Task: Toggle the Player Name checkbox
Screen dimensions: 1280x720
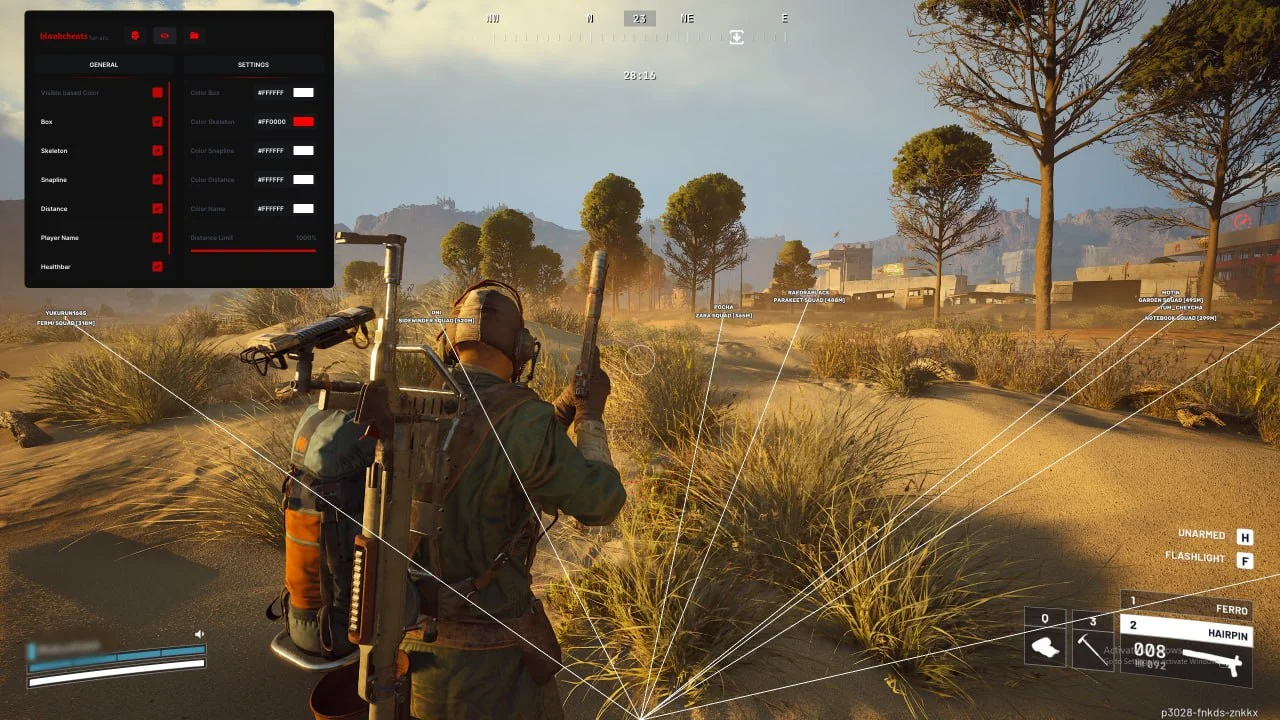Action: (x=157, y=238)
